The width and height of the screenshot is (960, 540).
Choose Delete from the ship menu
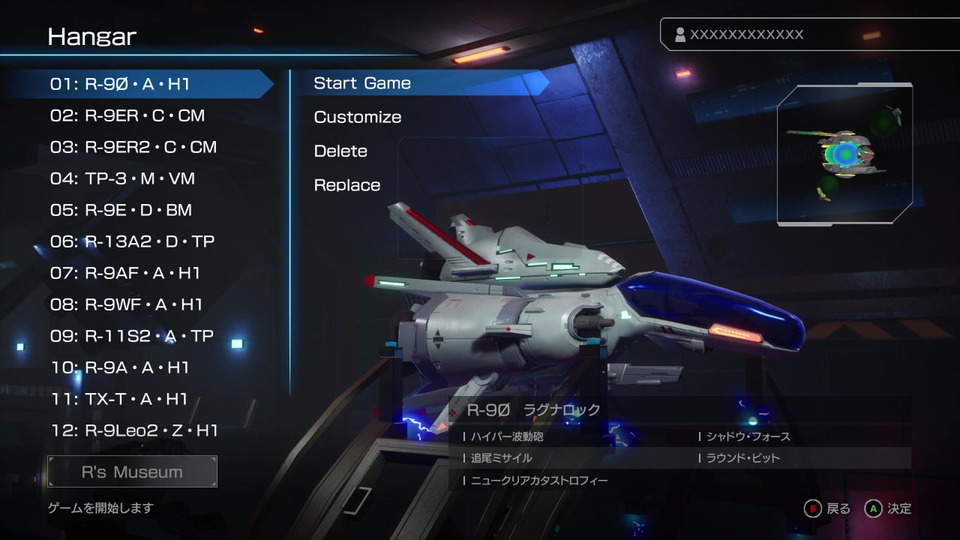(x=340, y=151)
